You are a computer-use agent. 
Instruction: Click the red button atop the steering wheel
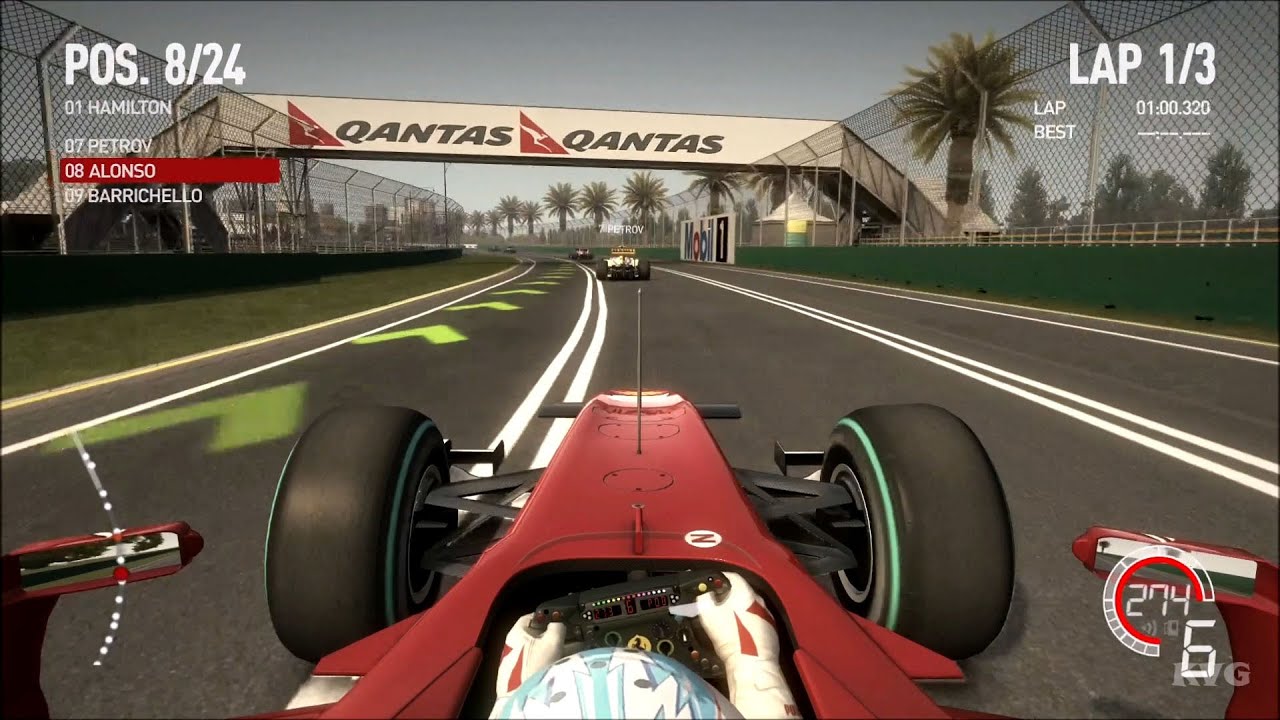point(719,583)
